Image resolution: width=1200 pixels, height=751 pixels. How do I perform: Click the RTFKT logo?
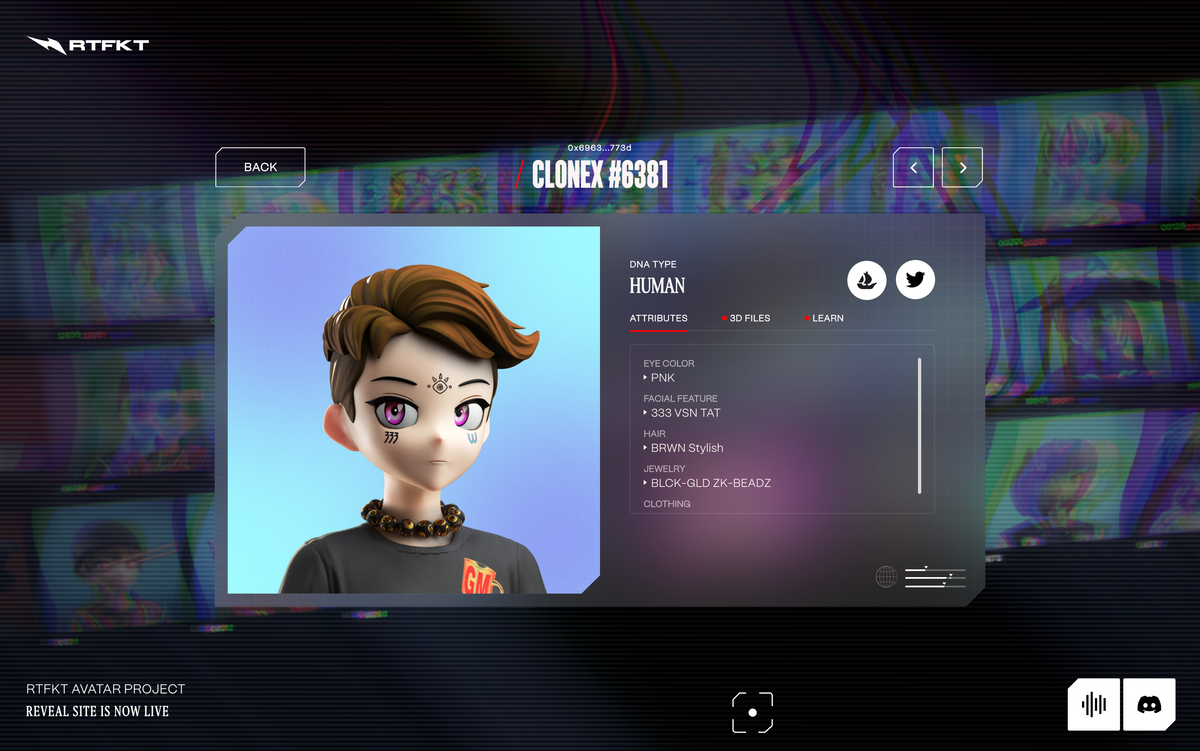pyautogui.click(x=88, y=45)
